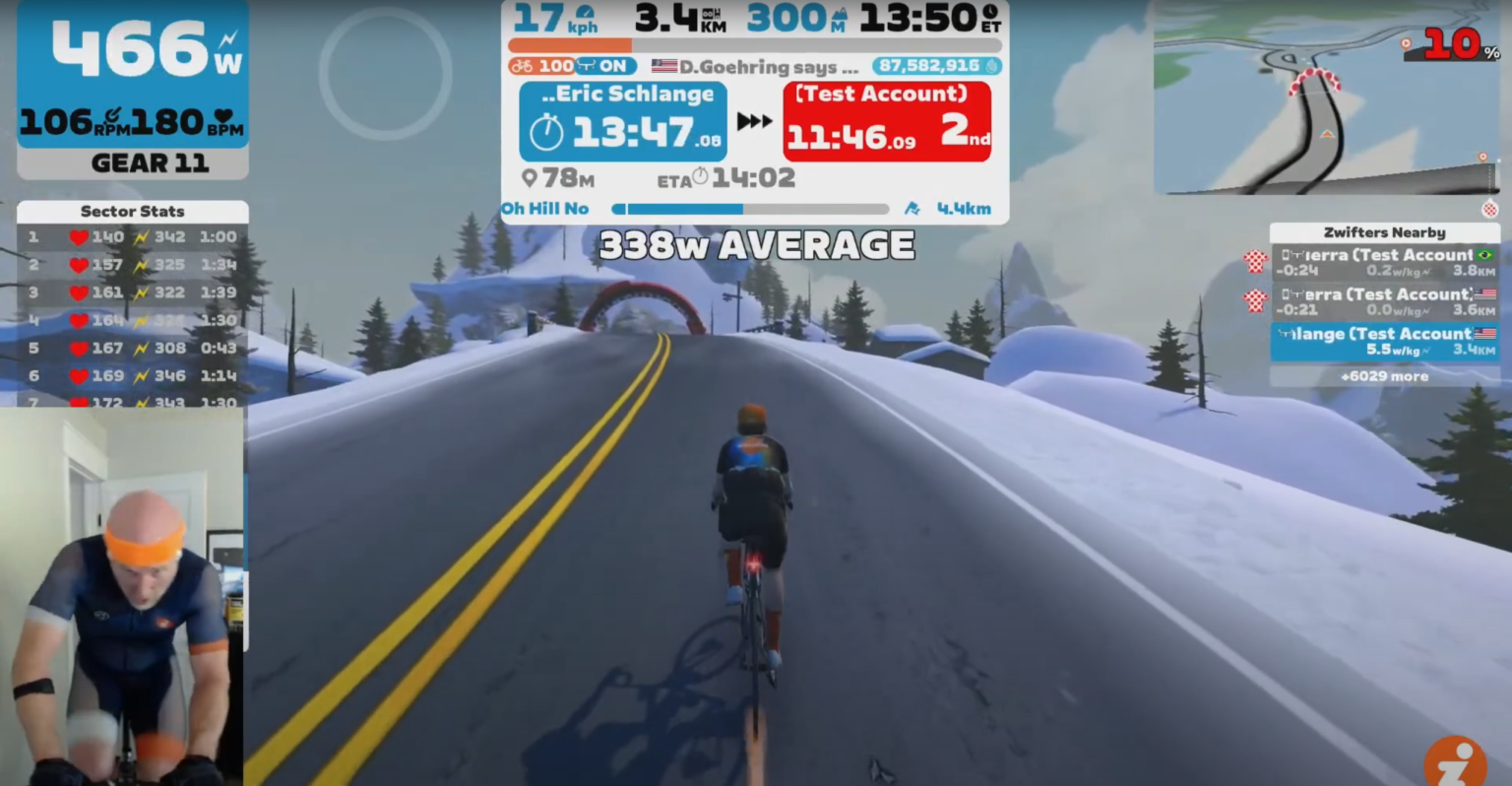Toggle the steering 'ON' indicator

coord(607,66)
